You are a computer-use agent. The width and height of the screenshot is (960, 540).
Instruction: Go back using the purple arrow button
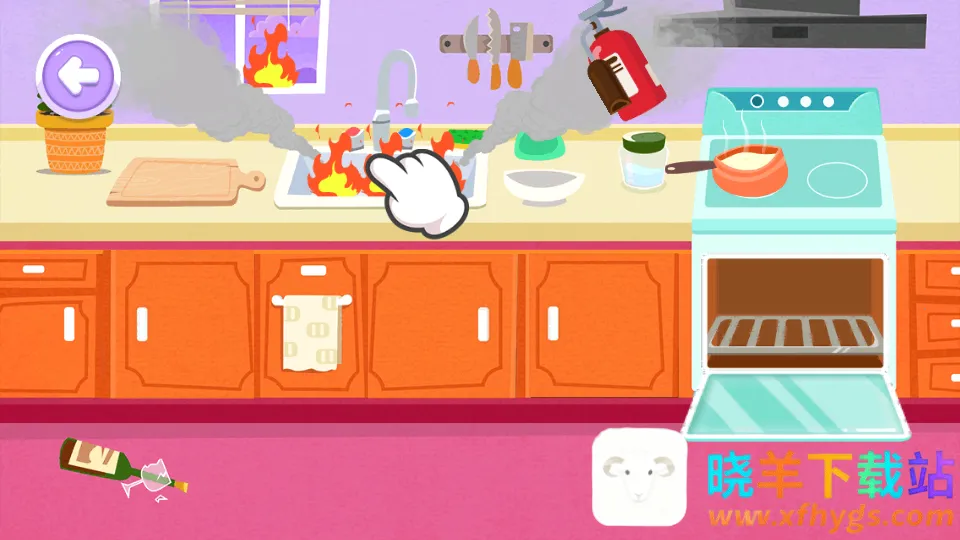pos(77,73)
